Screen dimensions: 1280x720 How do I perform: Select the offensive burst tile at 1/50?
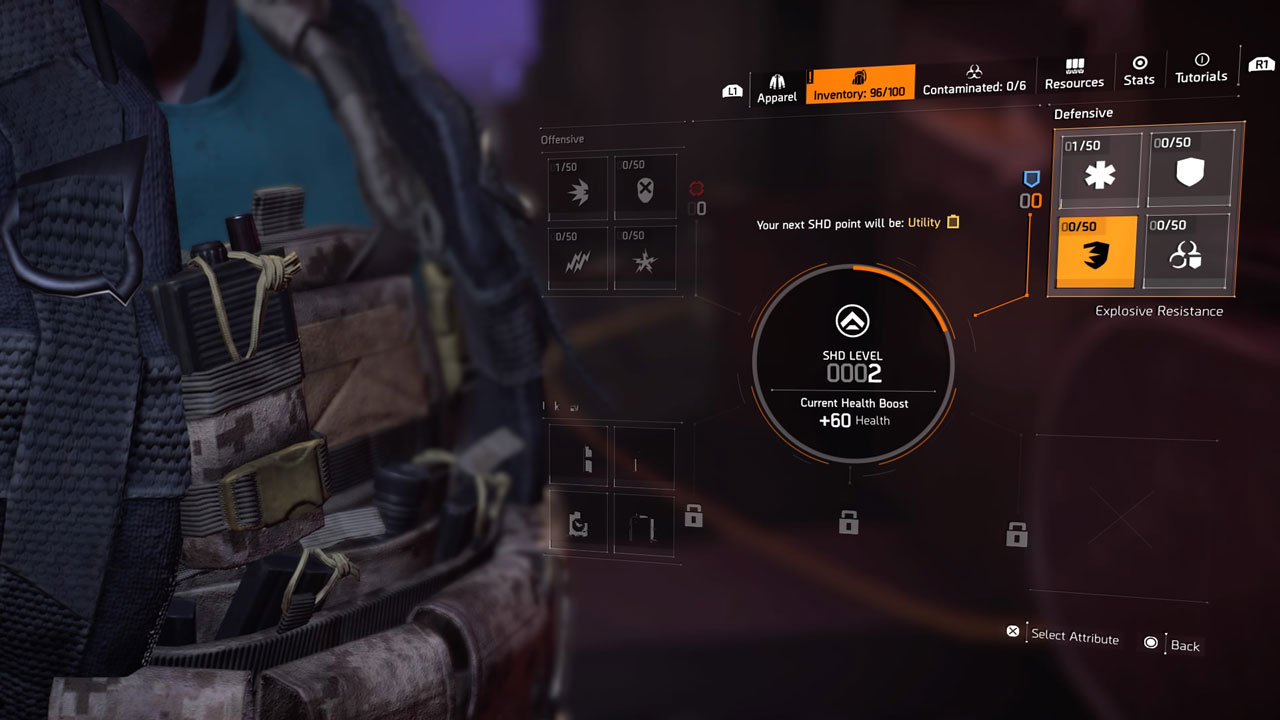(x=578, y=188)
